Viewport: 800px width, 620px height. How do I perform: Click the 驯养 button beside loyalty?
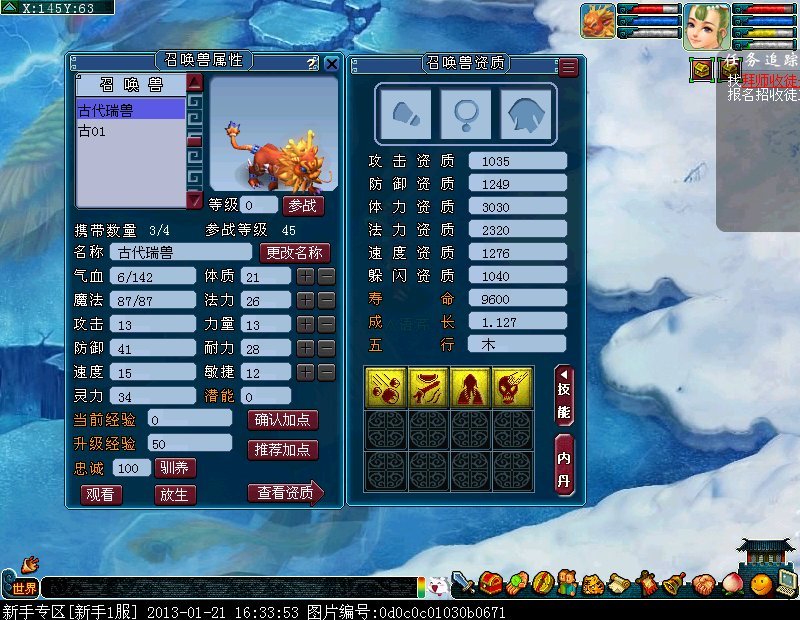(175, 467)
